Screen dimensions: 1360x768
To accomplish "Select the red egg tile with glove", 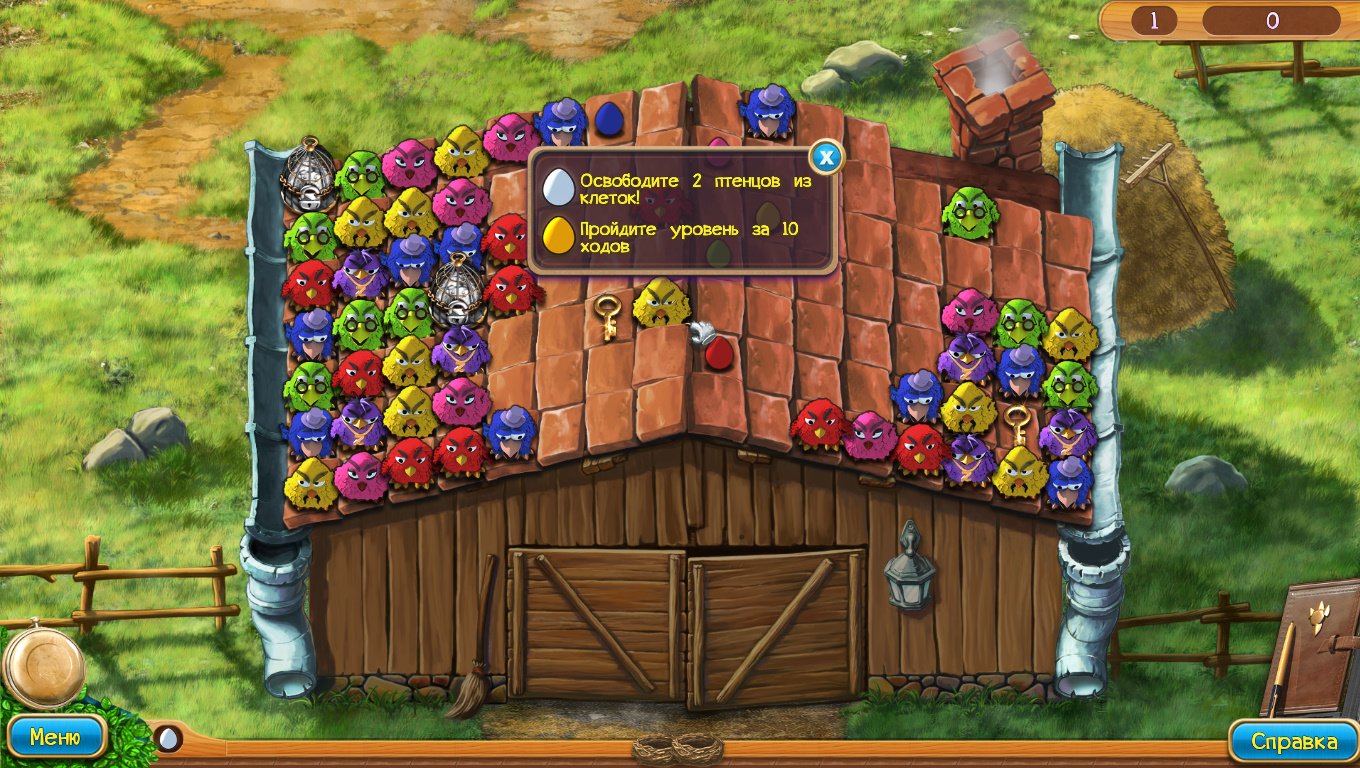I will point(717,351).
